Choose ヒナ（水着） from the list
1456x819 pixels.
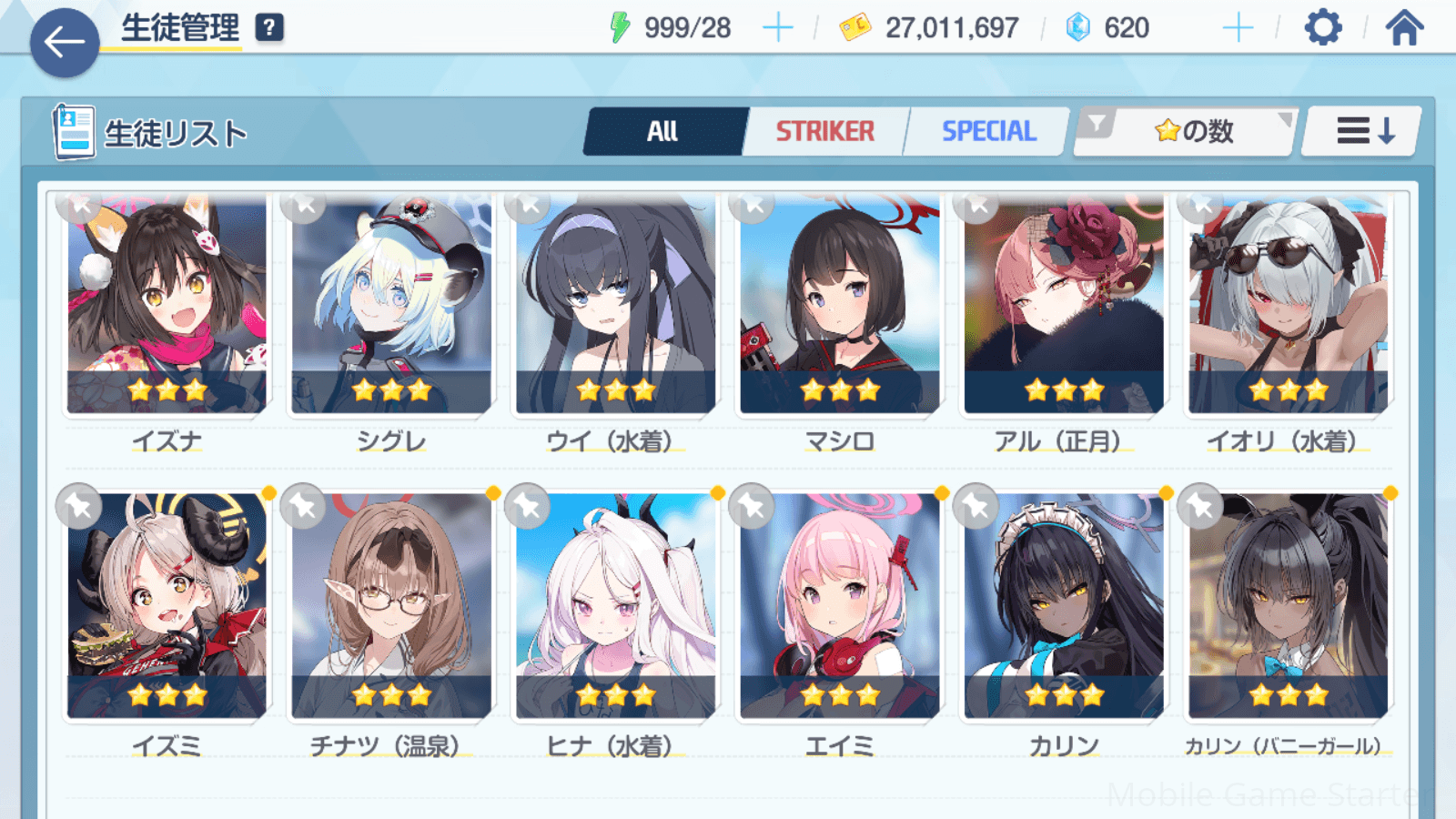[615, 605]
